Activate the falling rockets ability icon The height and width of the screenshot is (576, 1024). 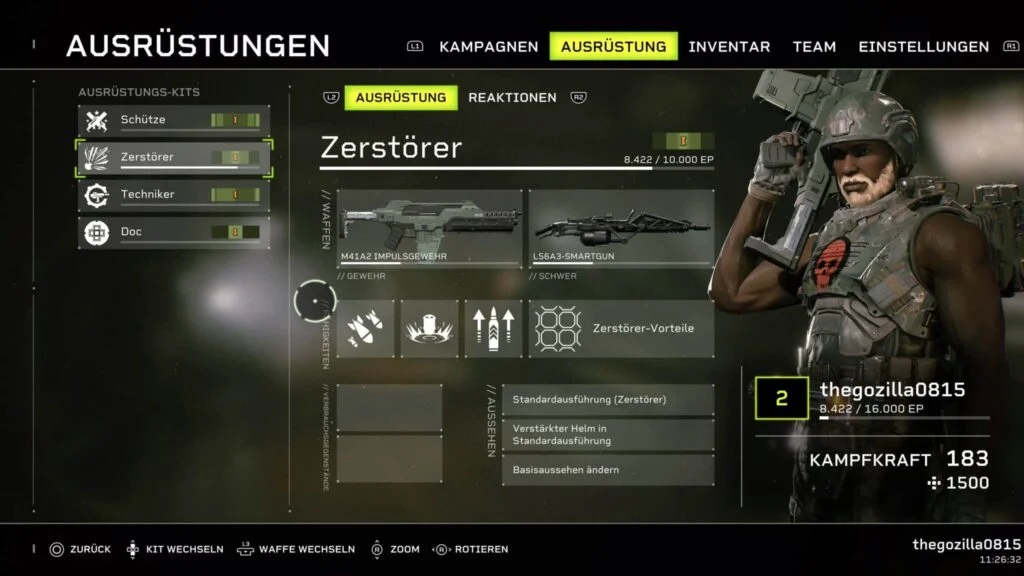coord(365,329)
